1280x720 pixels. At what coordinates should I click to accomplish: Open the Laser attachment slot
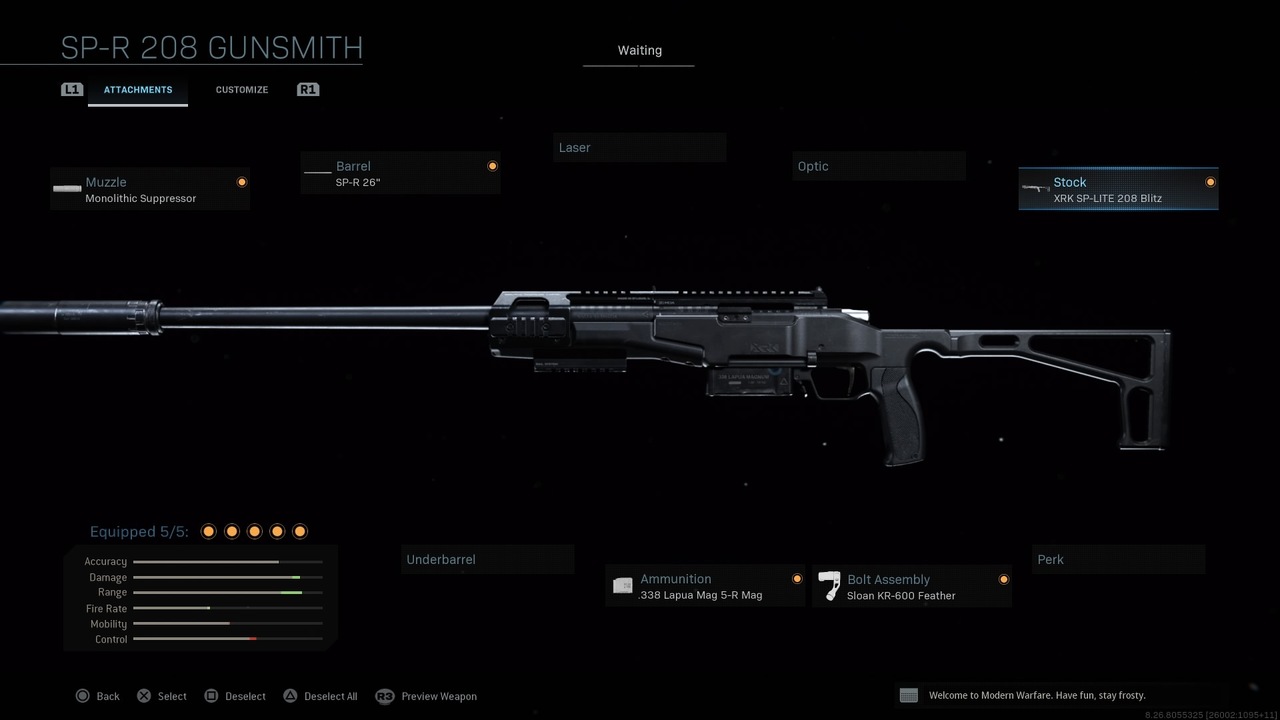639,147
